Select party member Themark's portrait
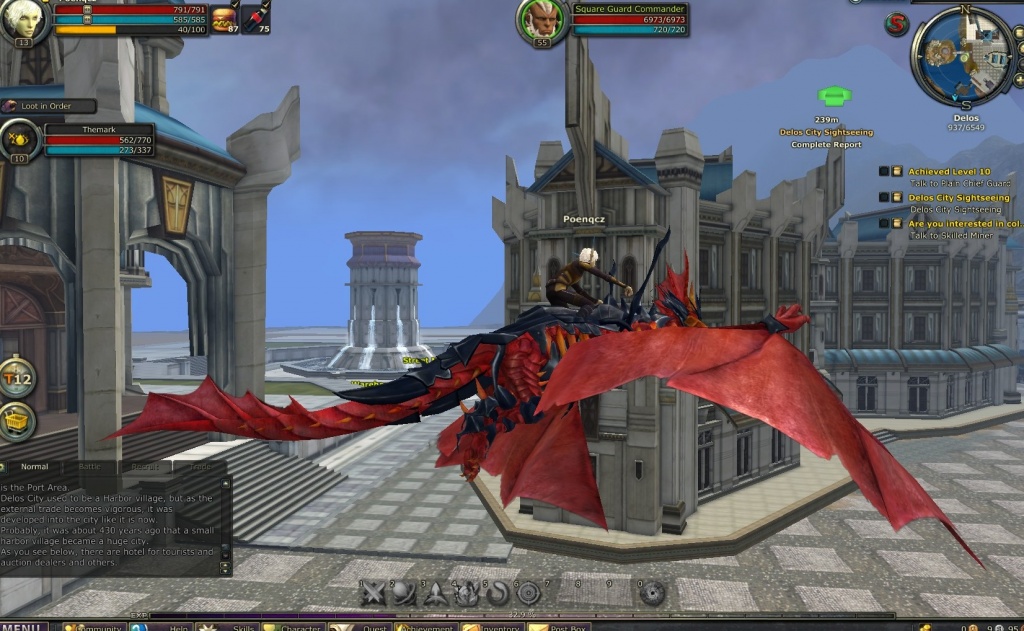This screenshot has width=1024, height=631. tap(20, 141)
